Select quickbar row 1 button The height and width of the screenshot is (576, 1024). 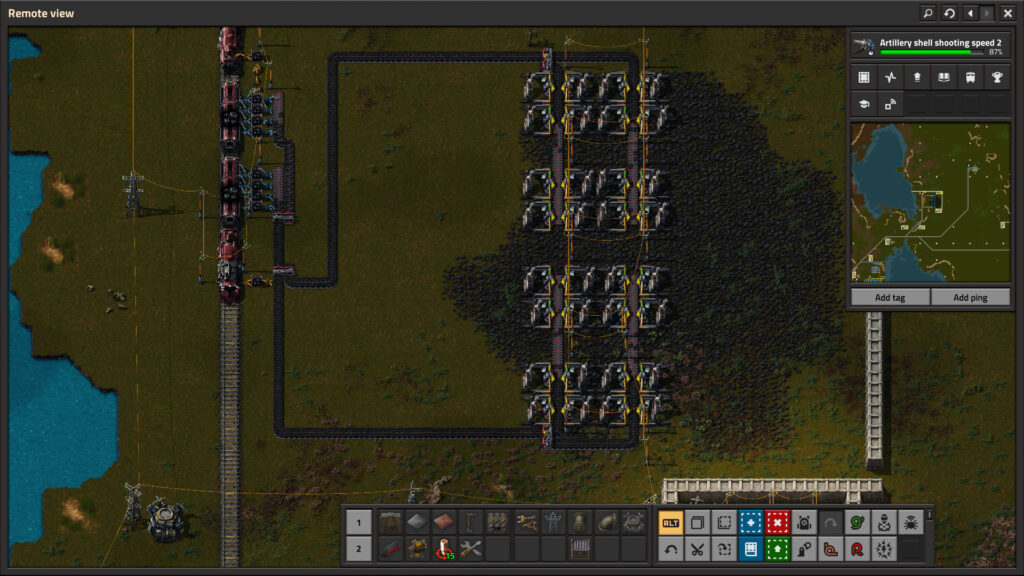coord(359,522)
